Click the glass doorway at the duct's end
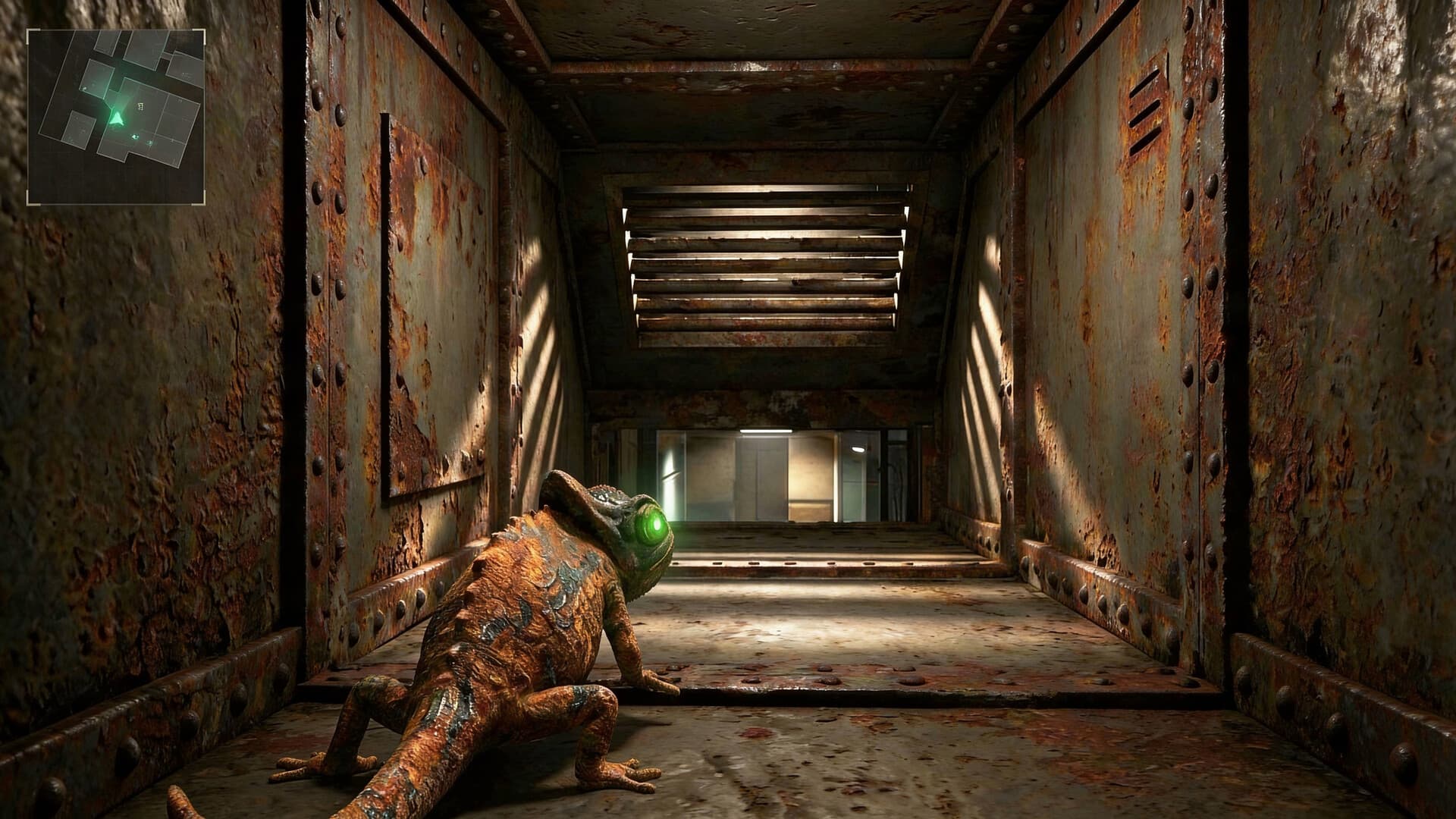 pos(758,478)
